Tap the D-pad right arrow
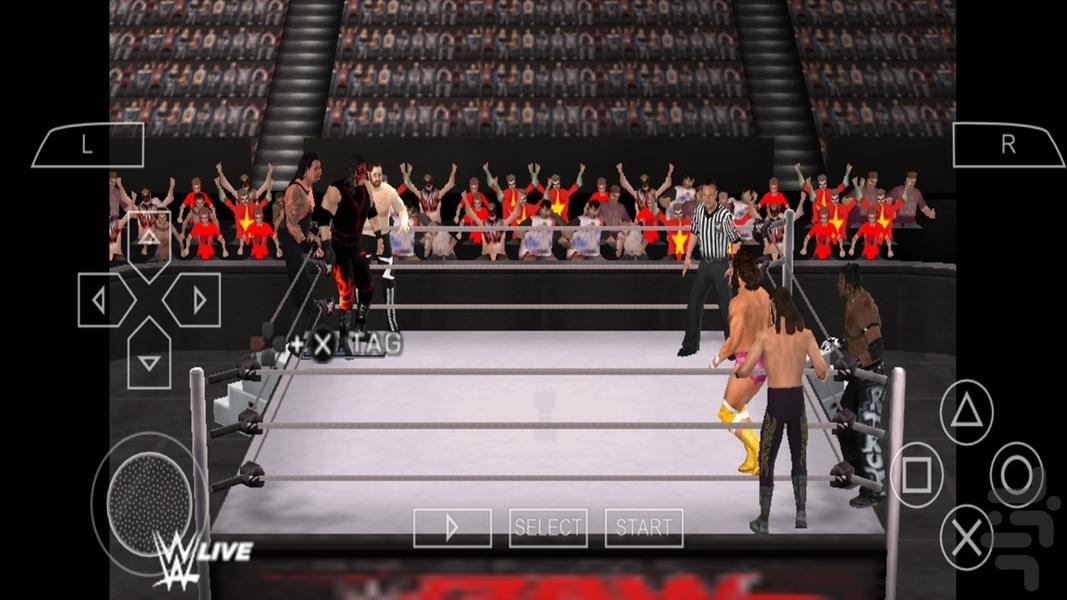This screenshot has width=1067, height=600. pos(198,300)
